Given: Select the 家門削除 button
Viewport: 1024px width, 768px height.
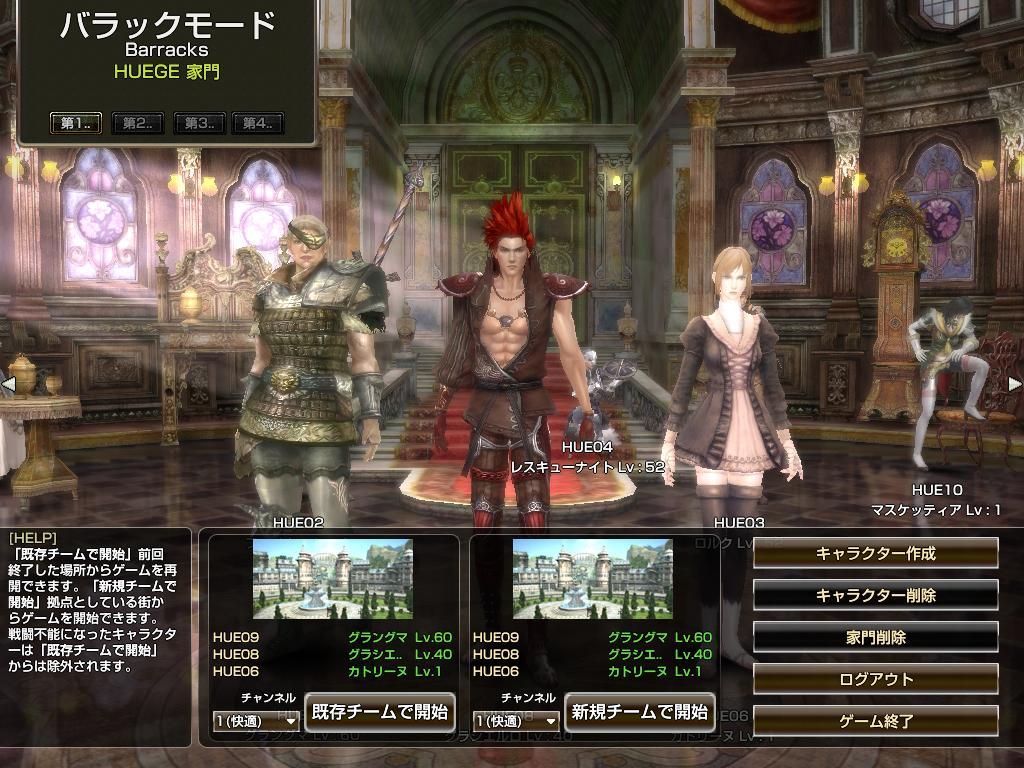Looking at the screenshot, I should pos(875,637).
